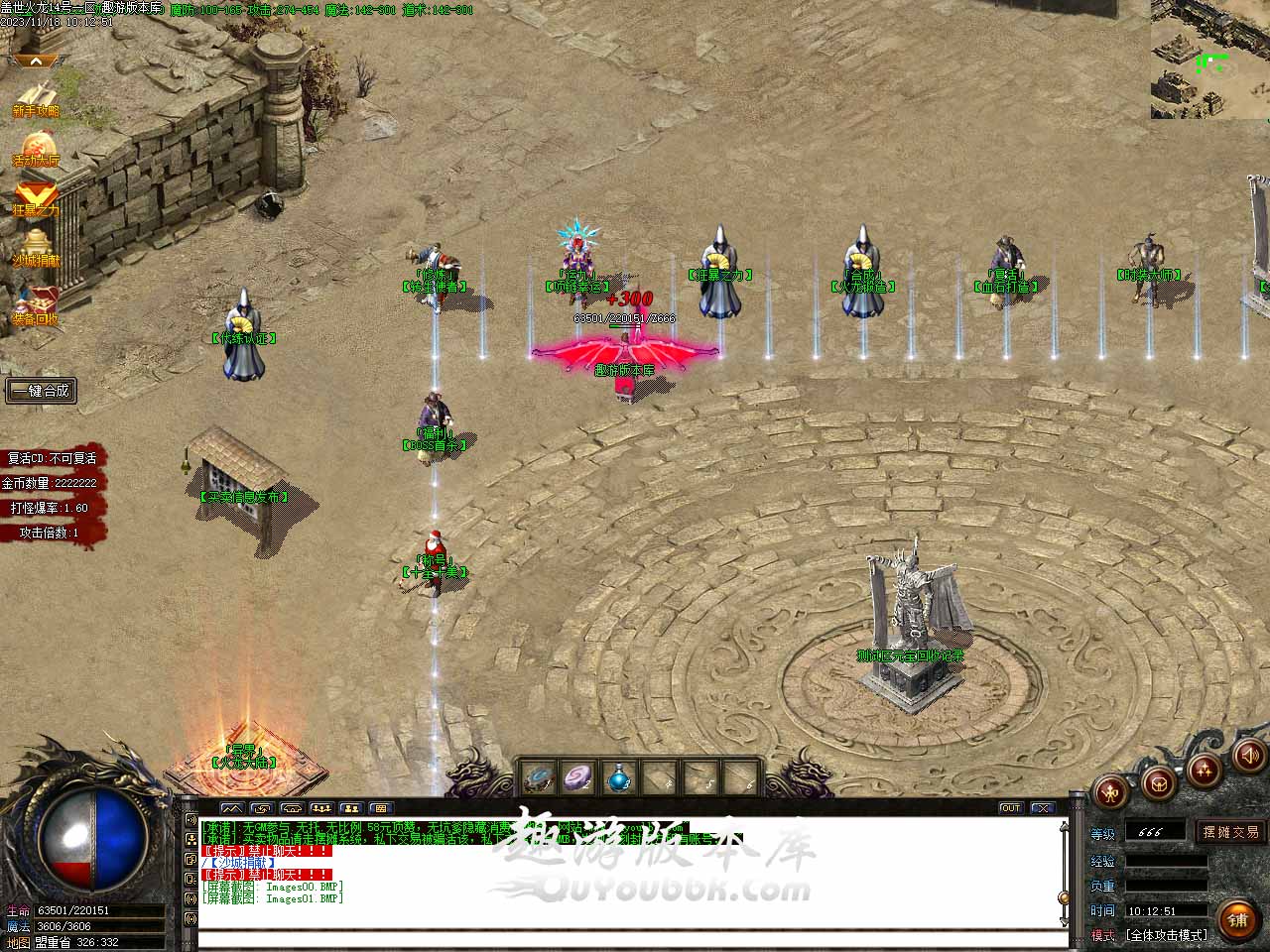This screenshot has width=1270, height=952.
Task: Open the 沙城捐献 donation icon
Action: point(36,248)
